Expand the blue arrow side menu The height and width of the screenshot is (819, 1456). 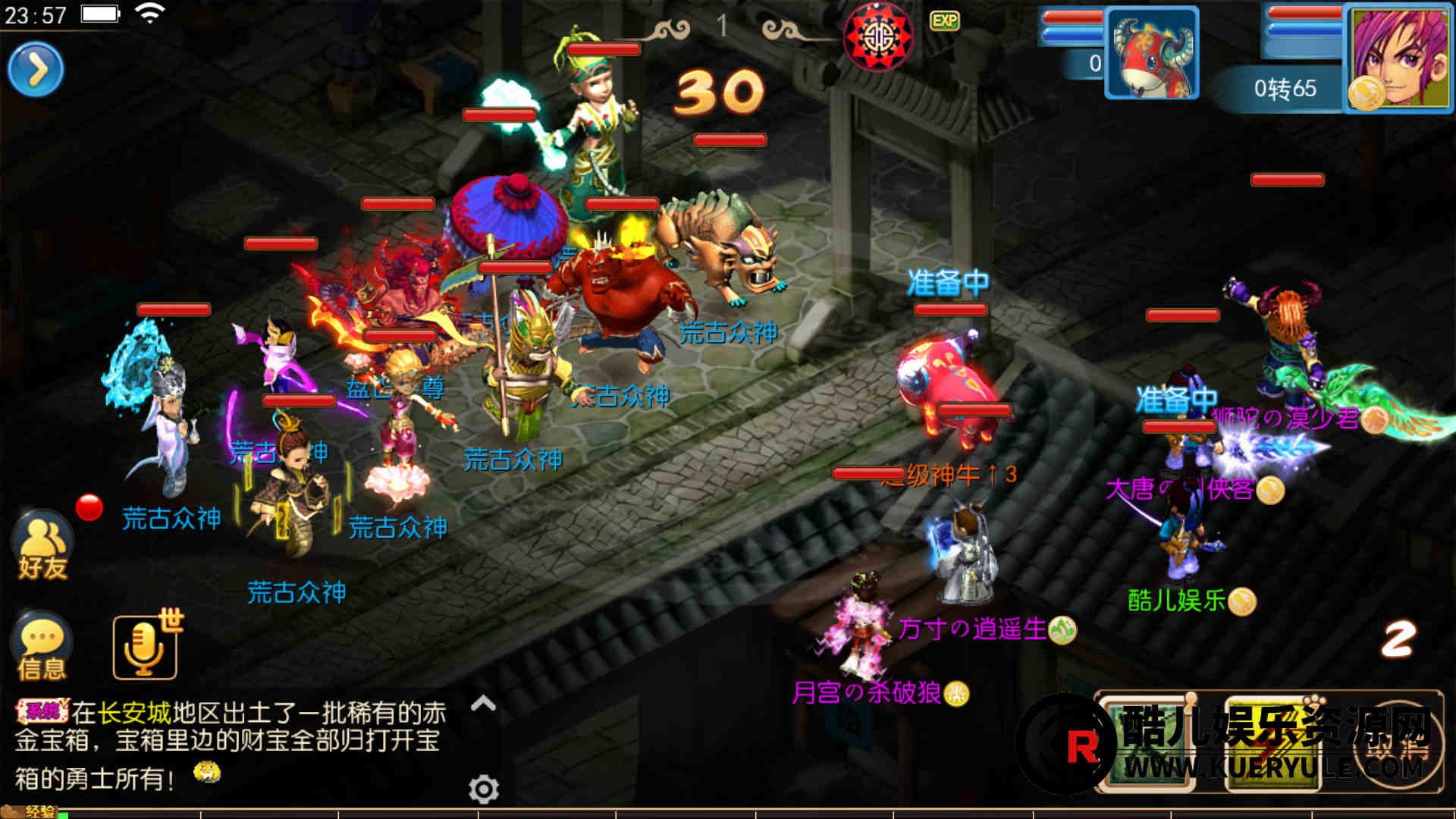[x=36, y=70]
